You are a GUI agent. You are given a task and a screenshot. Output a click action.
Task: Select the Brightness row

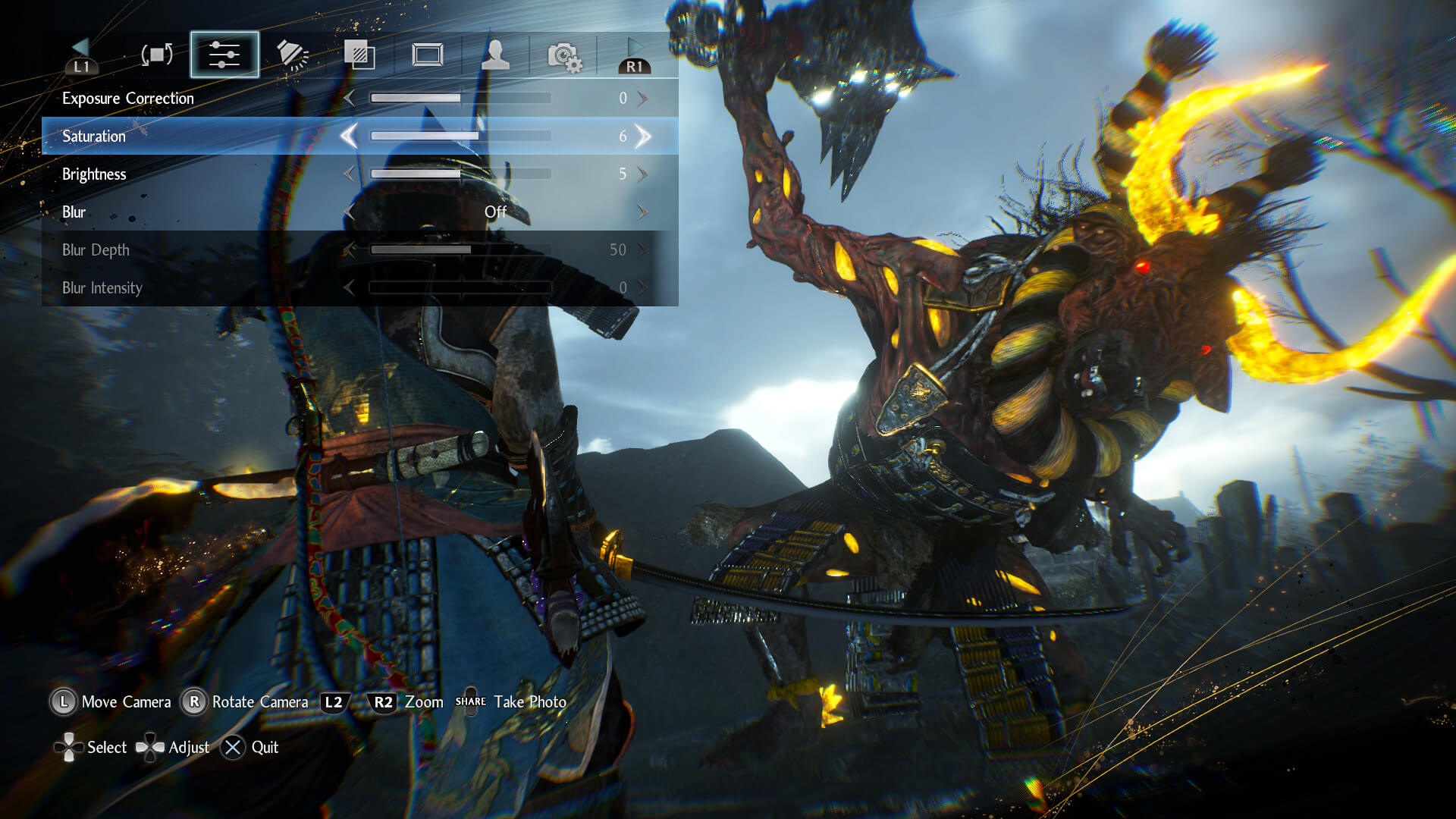[94, 174]
